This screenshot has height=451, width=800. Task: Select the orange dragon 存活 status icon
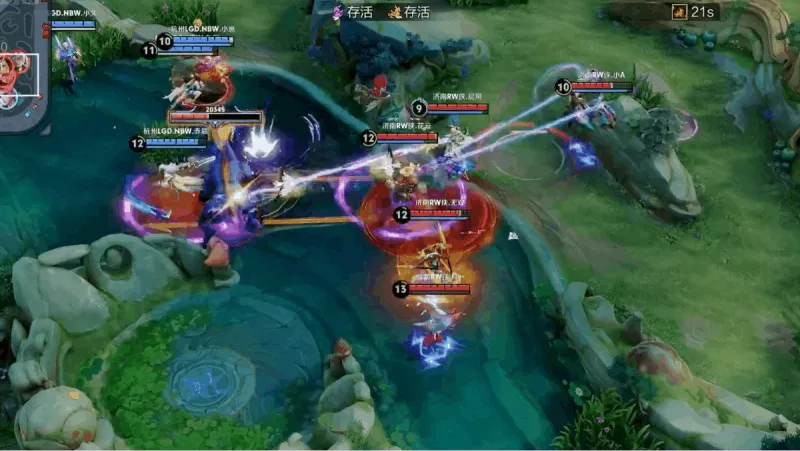tap(394, 12)
